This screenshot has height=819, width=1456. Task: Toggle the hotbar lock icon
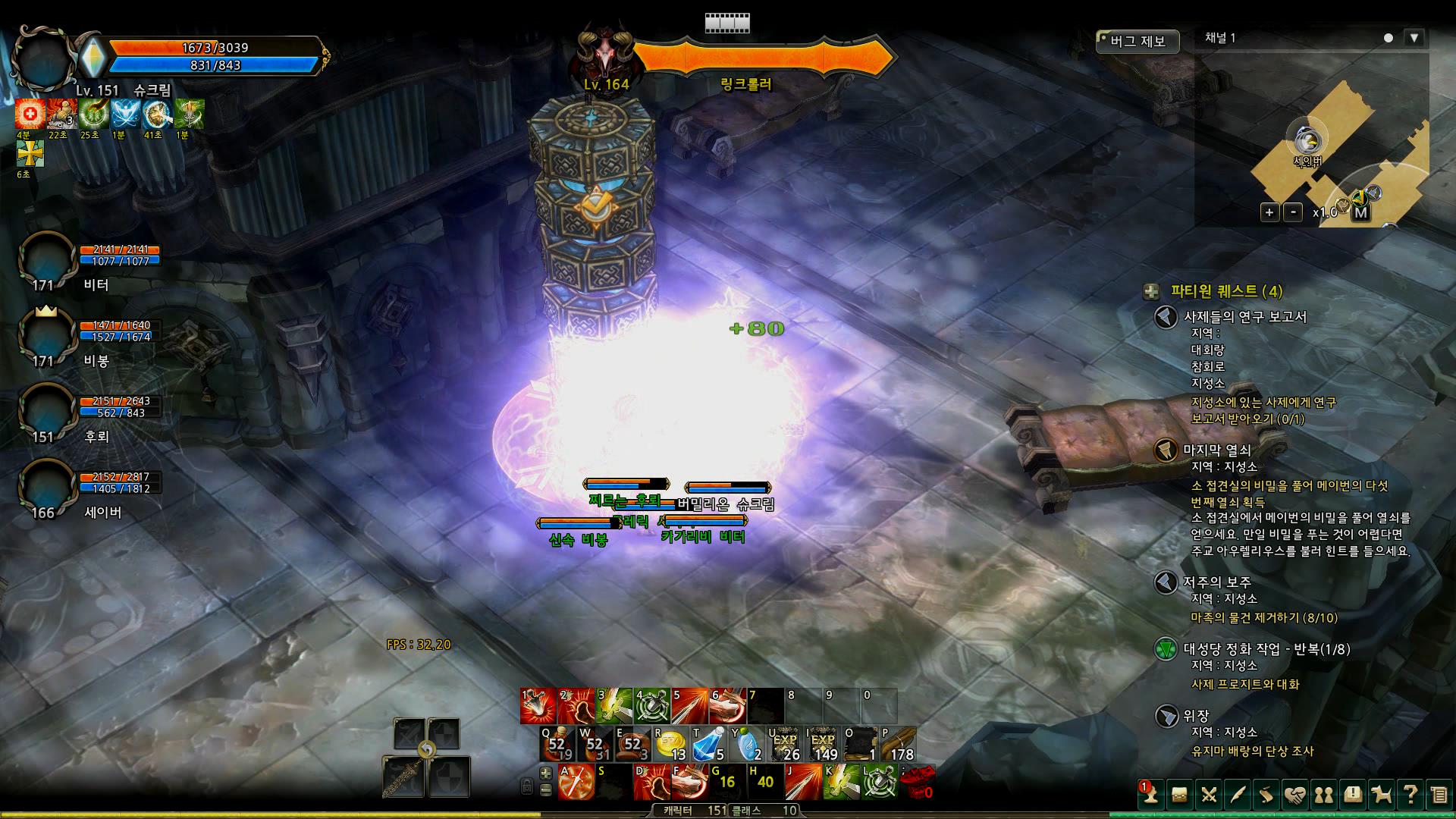[527, 787]
